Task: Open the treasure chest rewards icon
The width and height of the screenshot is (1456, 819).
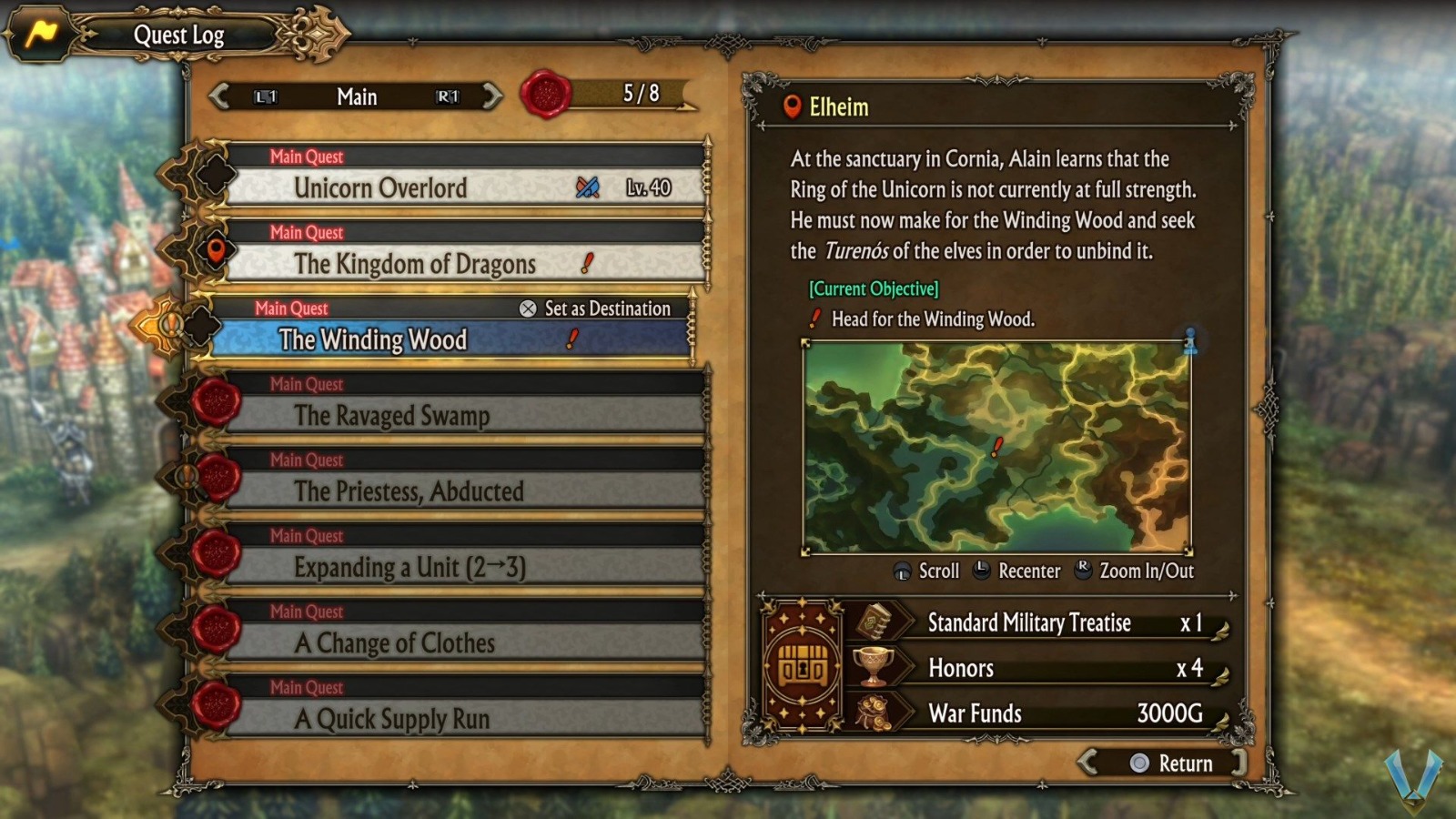Action: (804, 667)
